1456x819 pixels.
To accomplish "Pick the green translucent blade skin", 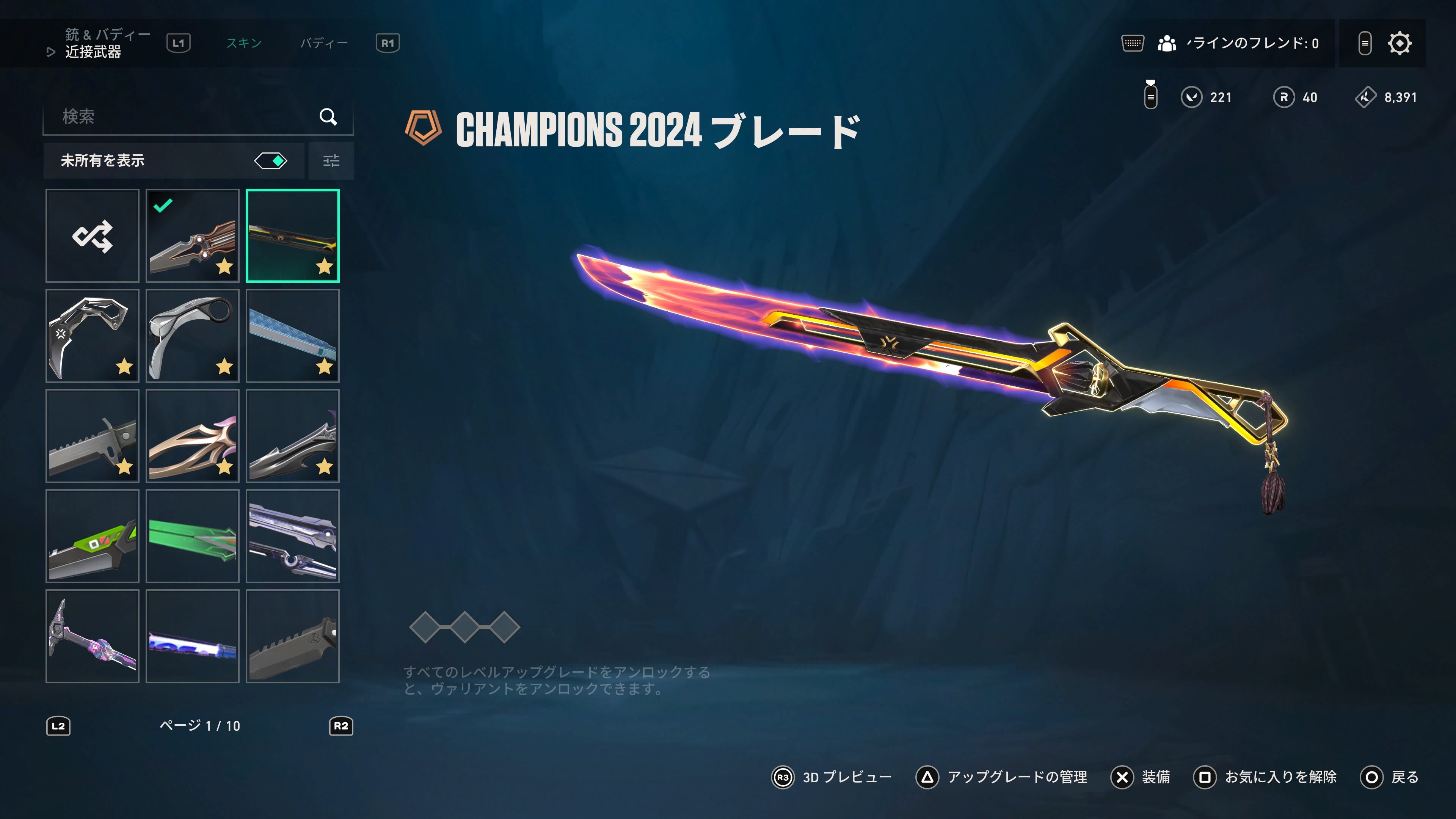I will (x=192, y=536).
